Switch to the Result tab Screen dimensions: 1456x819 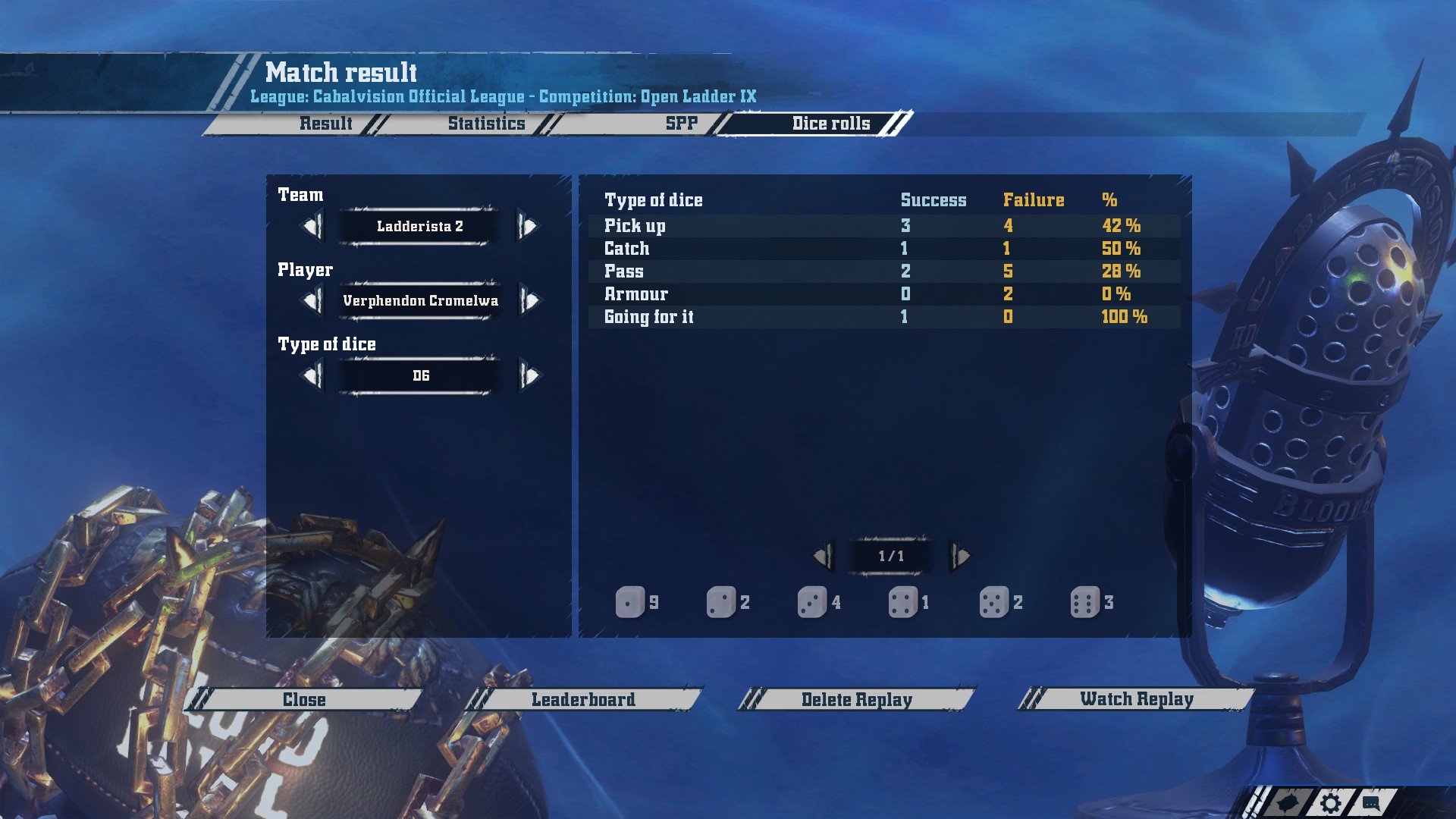pos(325,124)
